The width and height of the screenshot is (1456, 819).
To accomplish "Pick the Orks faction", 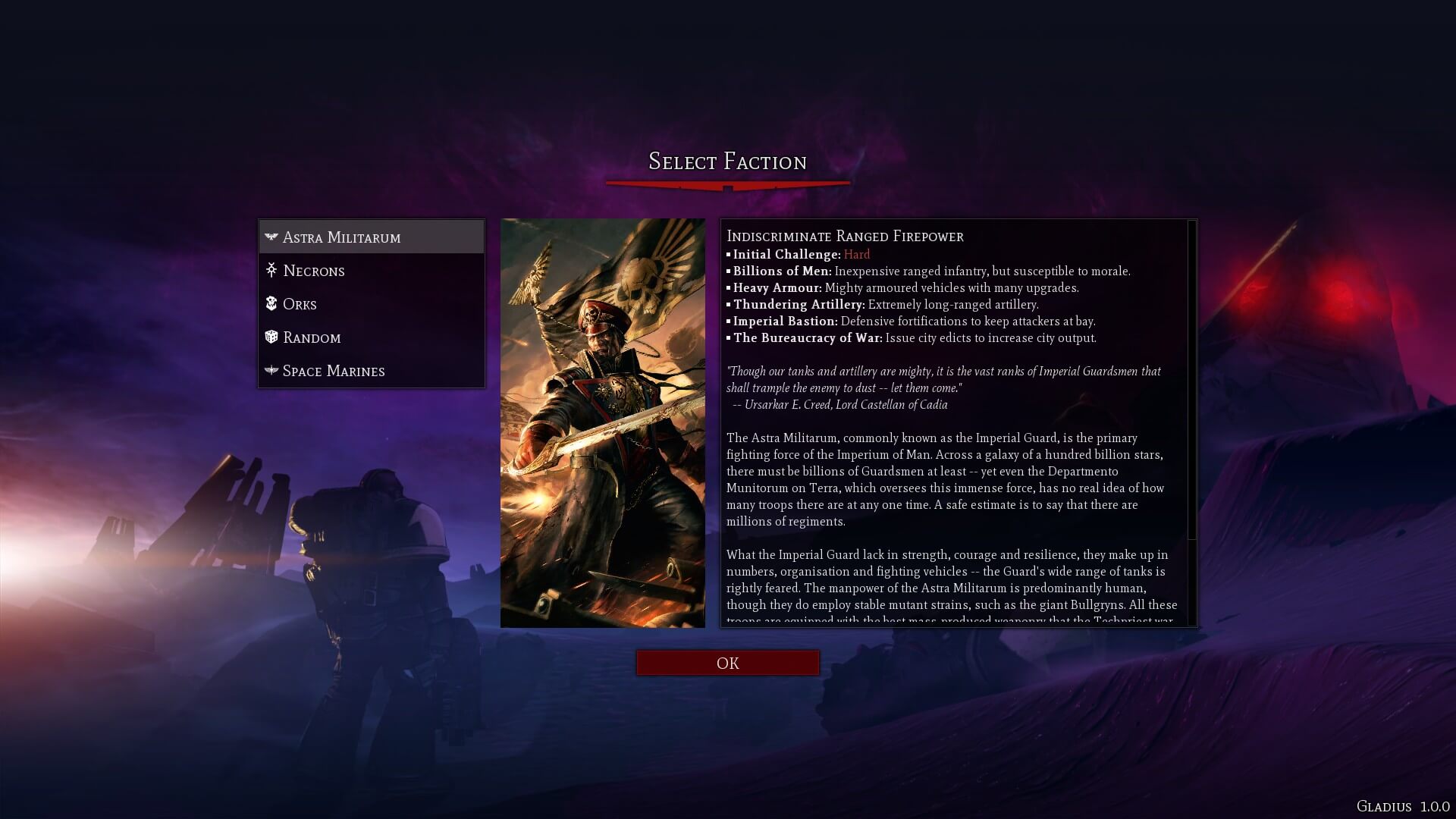I will click(372, 304).
